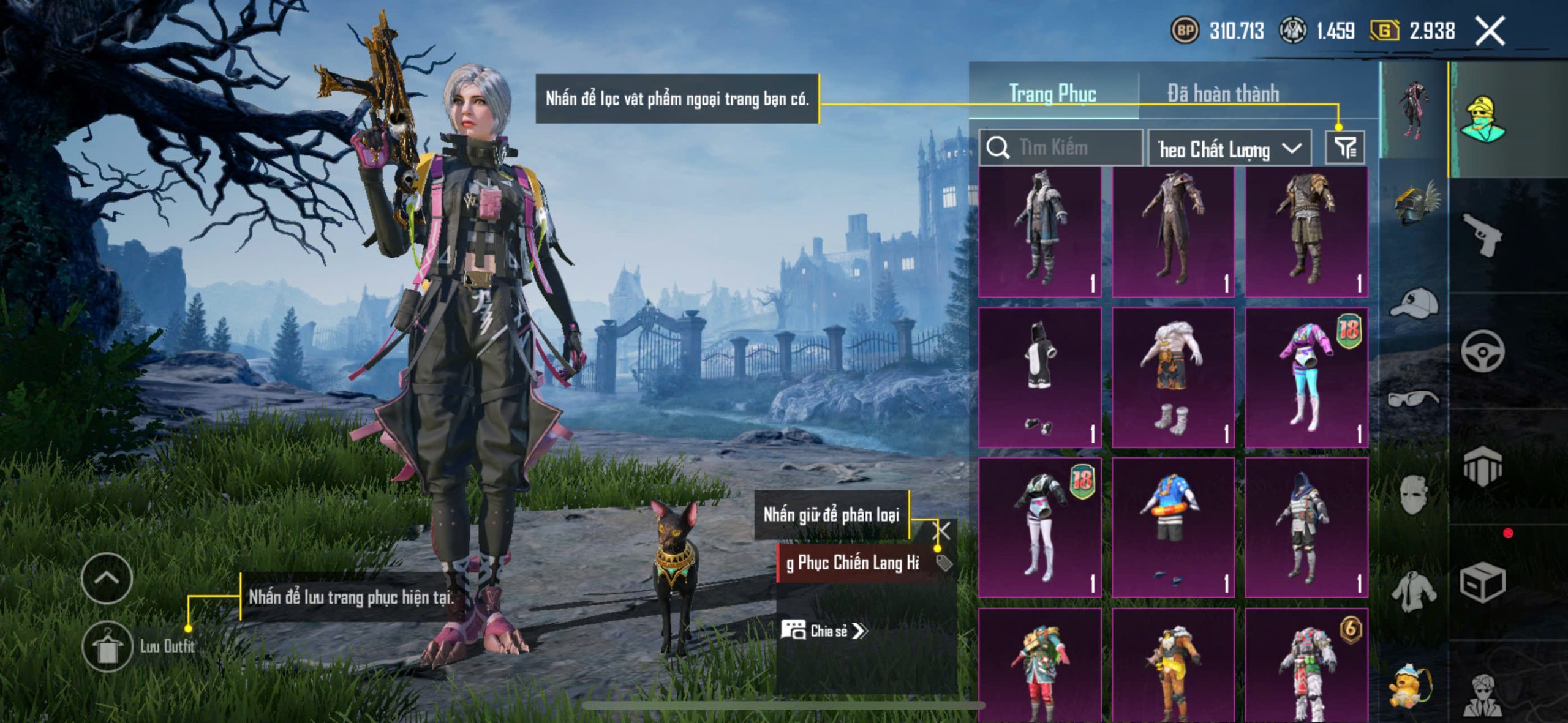The width and height of the screenshot is (1568, 723).
Task: Open the Theo Chất Lượng sort dropdown
Action: (x=1229, y=149)
